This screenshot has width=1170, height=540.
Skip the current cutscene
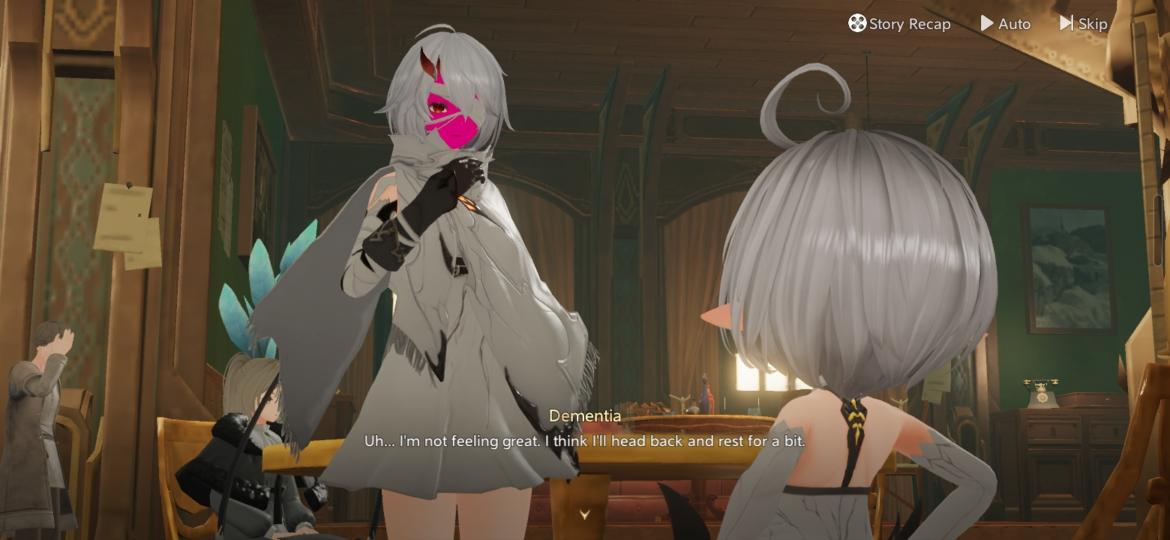1083,23
